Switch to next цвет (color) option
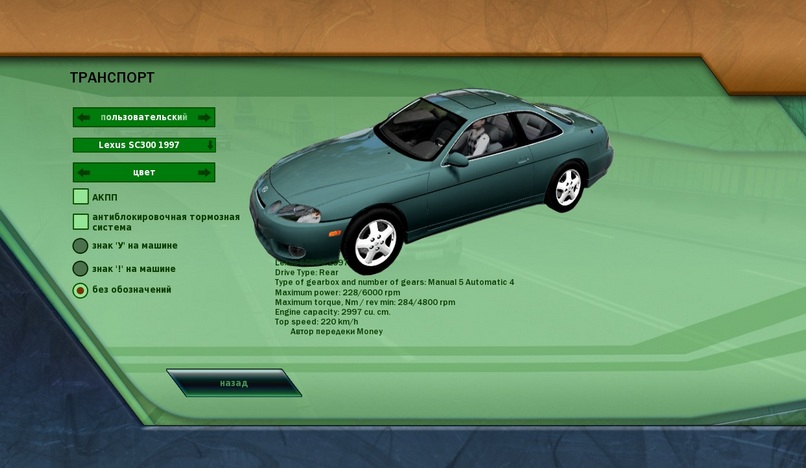 [x=204, y=173]
